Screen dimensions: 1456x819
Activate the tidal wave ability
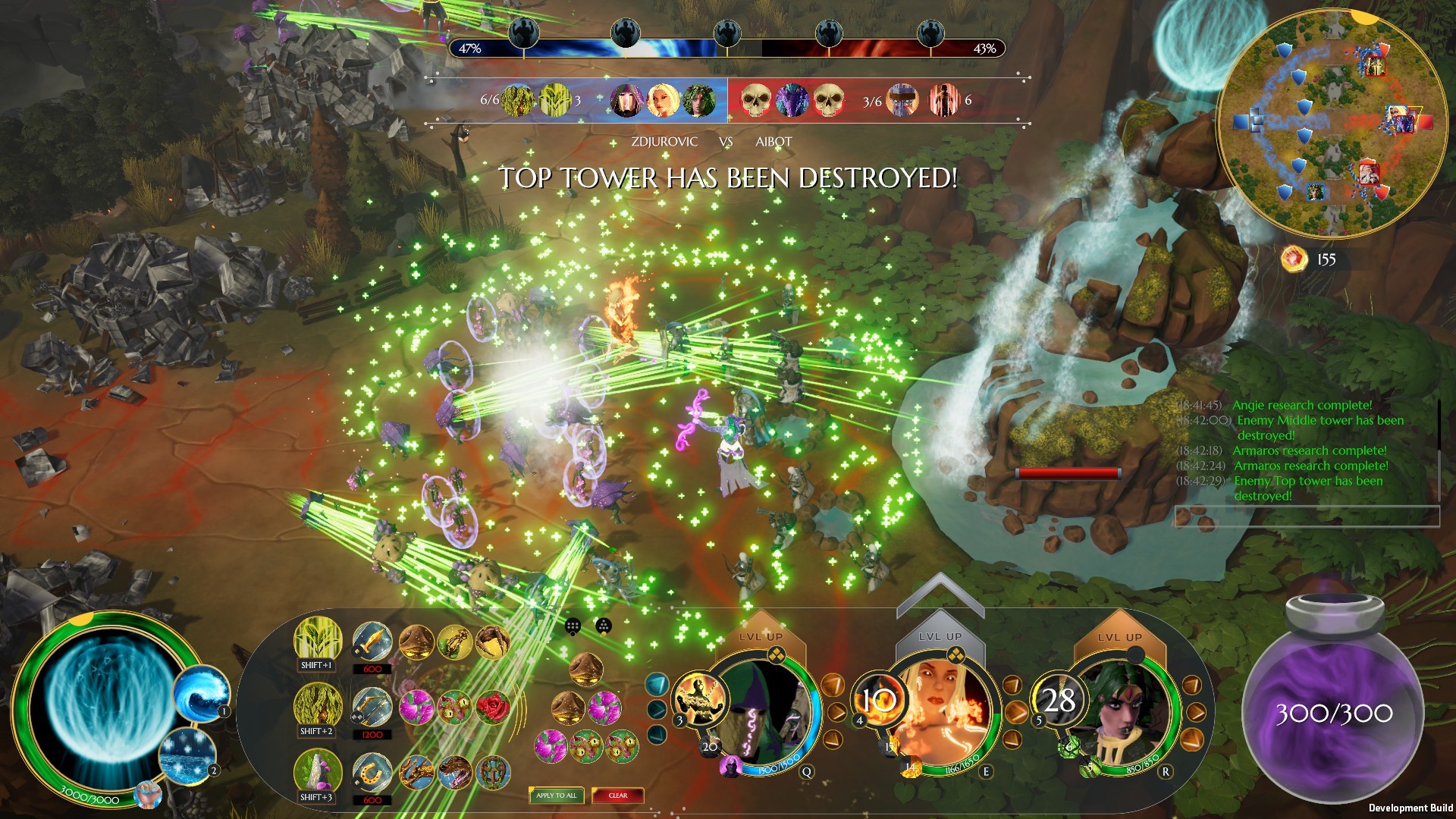point(201,693)
